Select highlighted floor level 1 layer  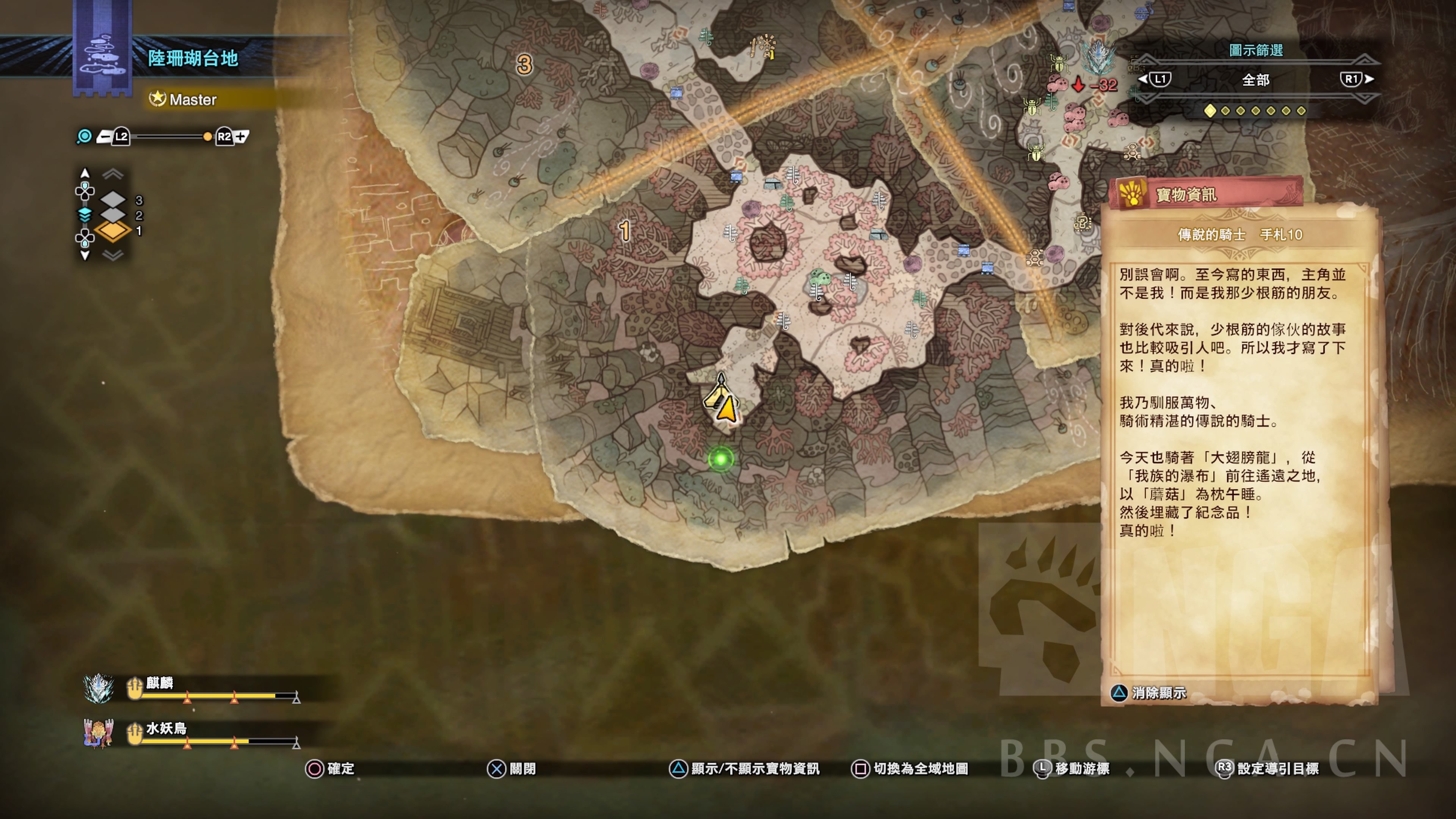(x=113, y=231)
